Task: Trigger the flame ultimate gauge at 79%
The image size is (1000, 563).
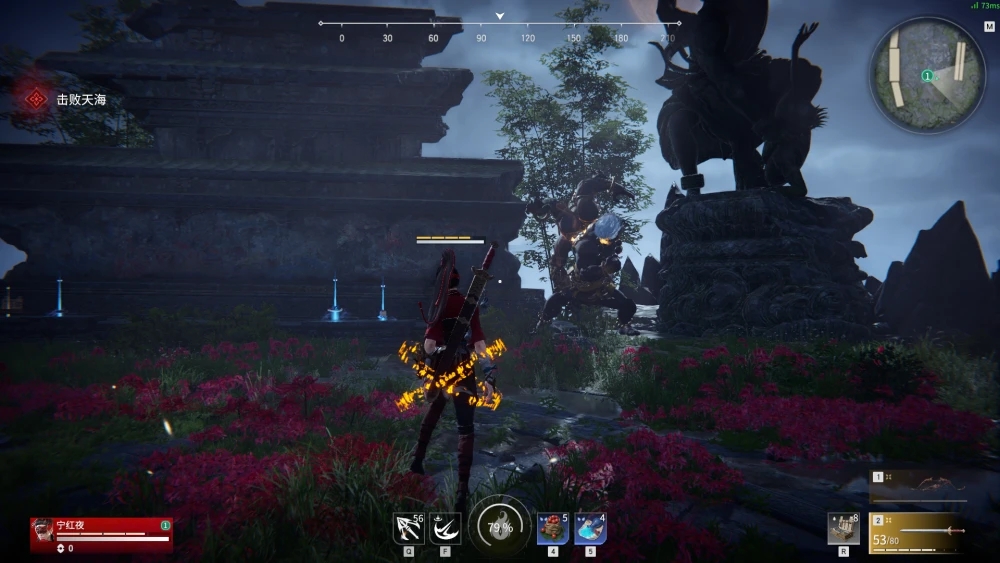Action: (x=499, y=527)
